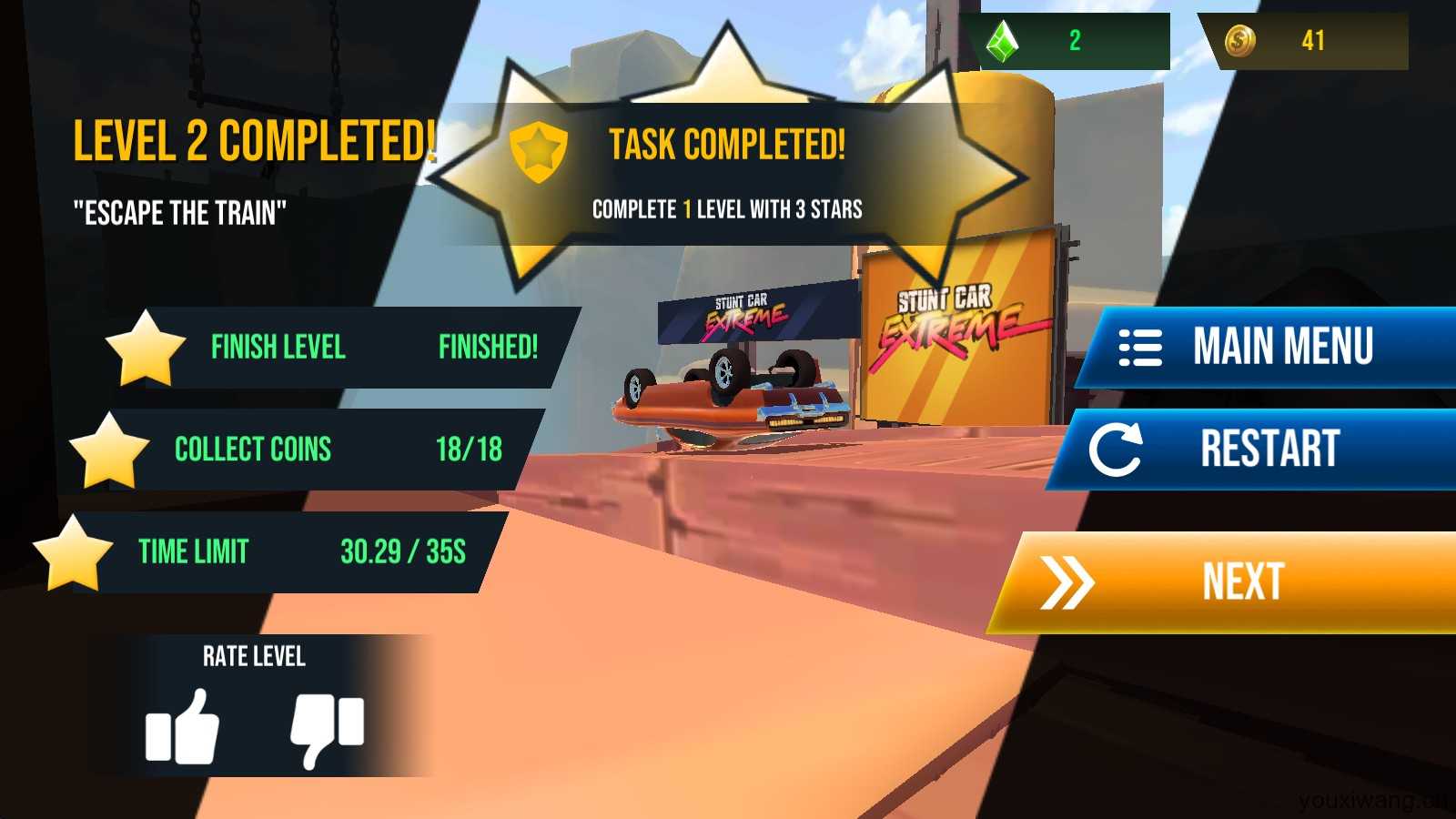This screenshot has width=1456, height=819.
Task: Rate the level with thumbs up
Action: pyautogui.click(x=183, y=726)
